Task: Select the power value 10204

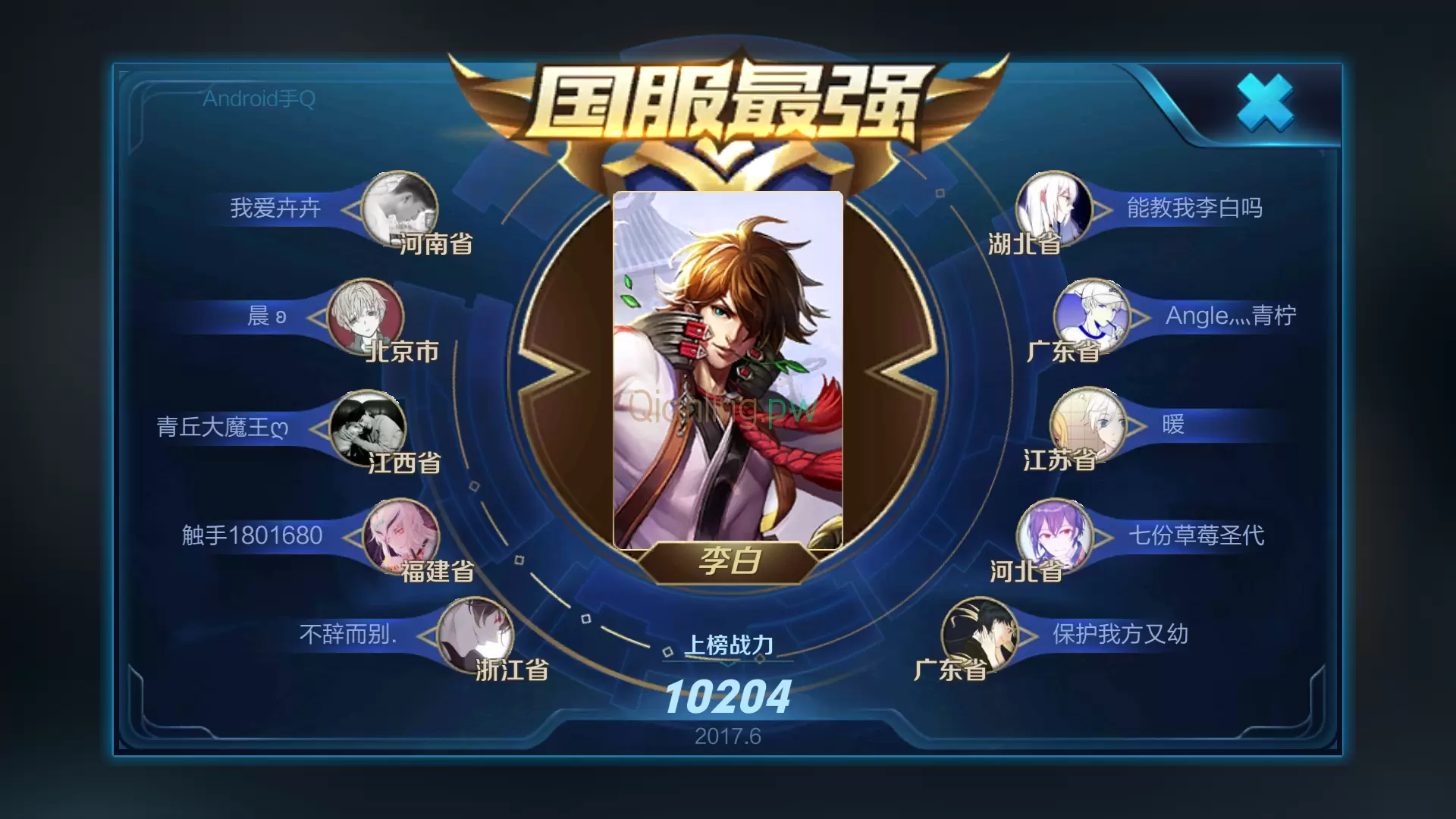Action: tap(730, 698)
